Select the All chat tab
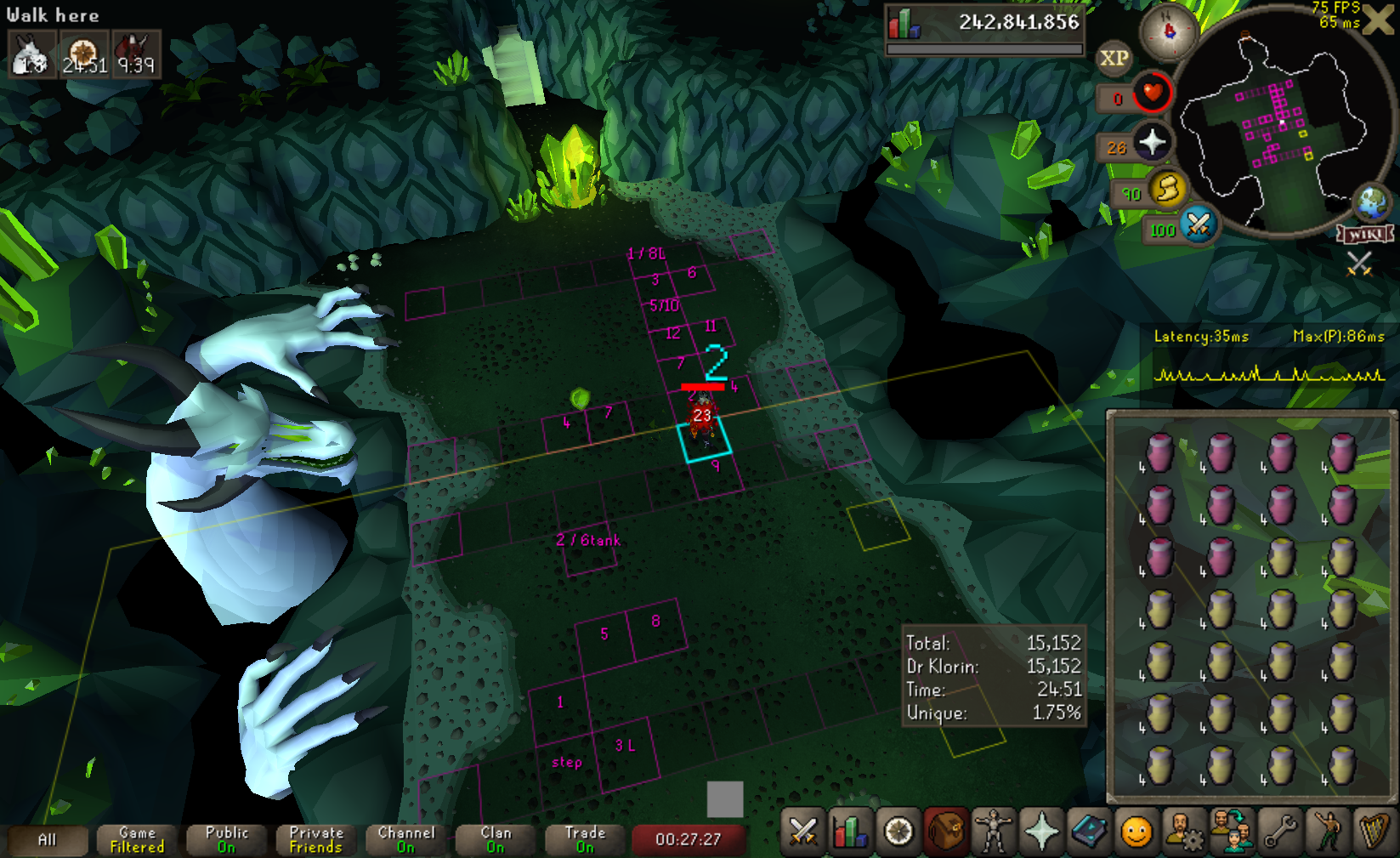The image size is (1400, 858). pos(48,840)
